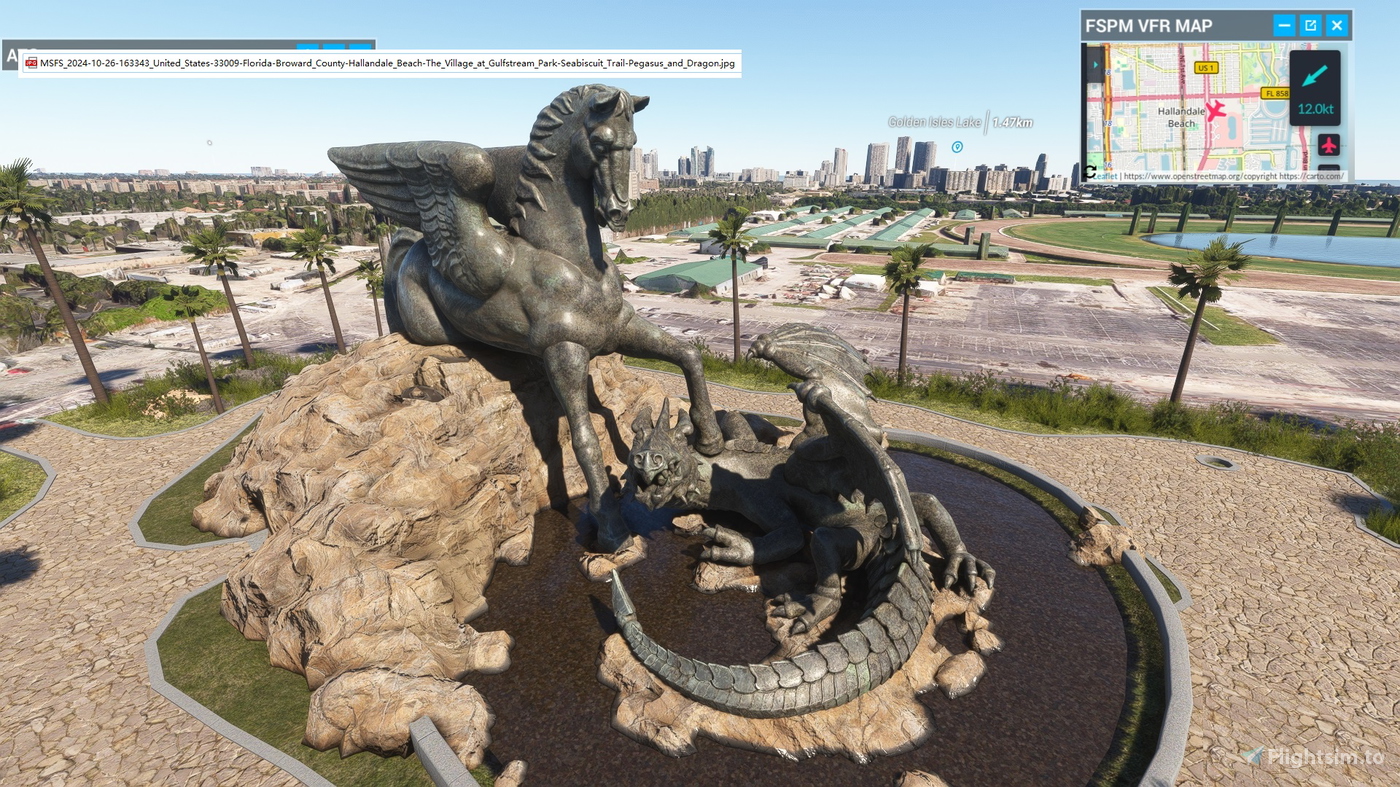The image size is (1400, 787).
Task: Toggle the follow-aircraft airplane button on the map
Action: point(1330,145)
